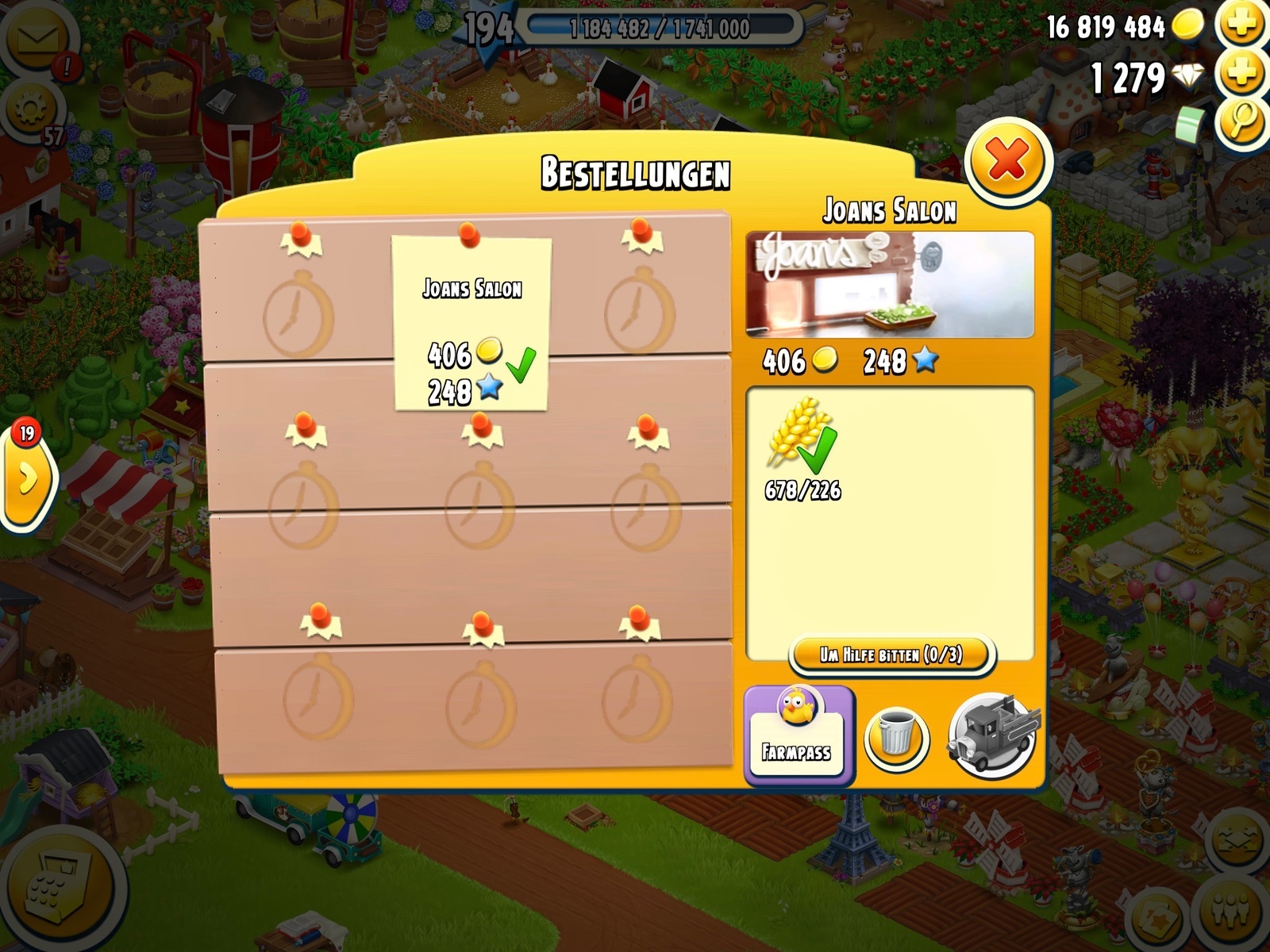Ask for help with Um Hilfe bitten
The image size is (1270, 952).
(x=891, y=654)
